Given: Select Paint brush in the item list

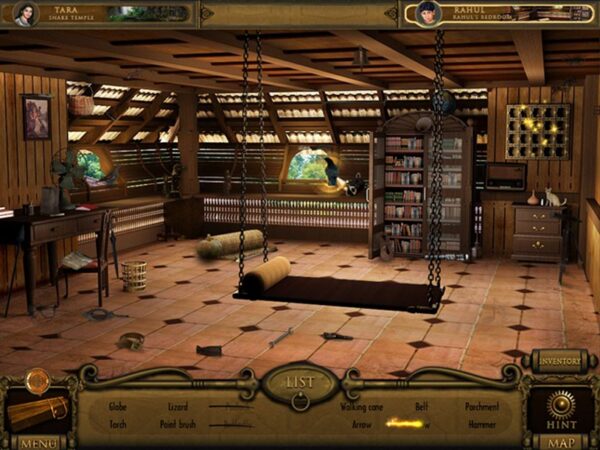Looking at the screenshot, I should (x=180, y=424).
